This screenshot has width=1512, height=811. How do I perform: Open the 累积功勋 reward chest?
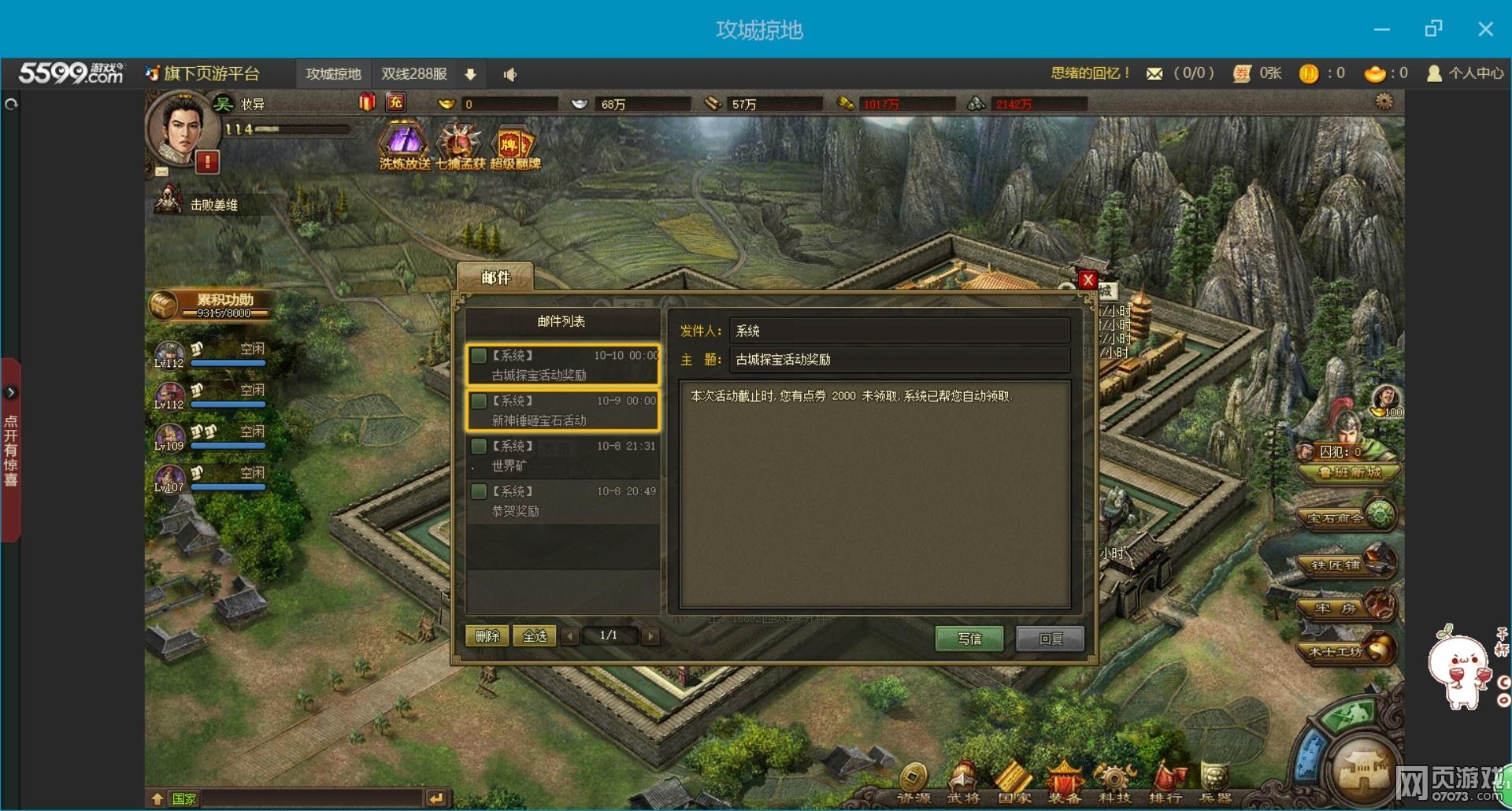[x=164, y=306]
